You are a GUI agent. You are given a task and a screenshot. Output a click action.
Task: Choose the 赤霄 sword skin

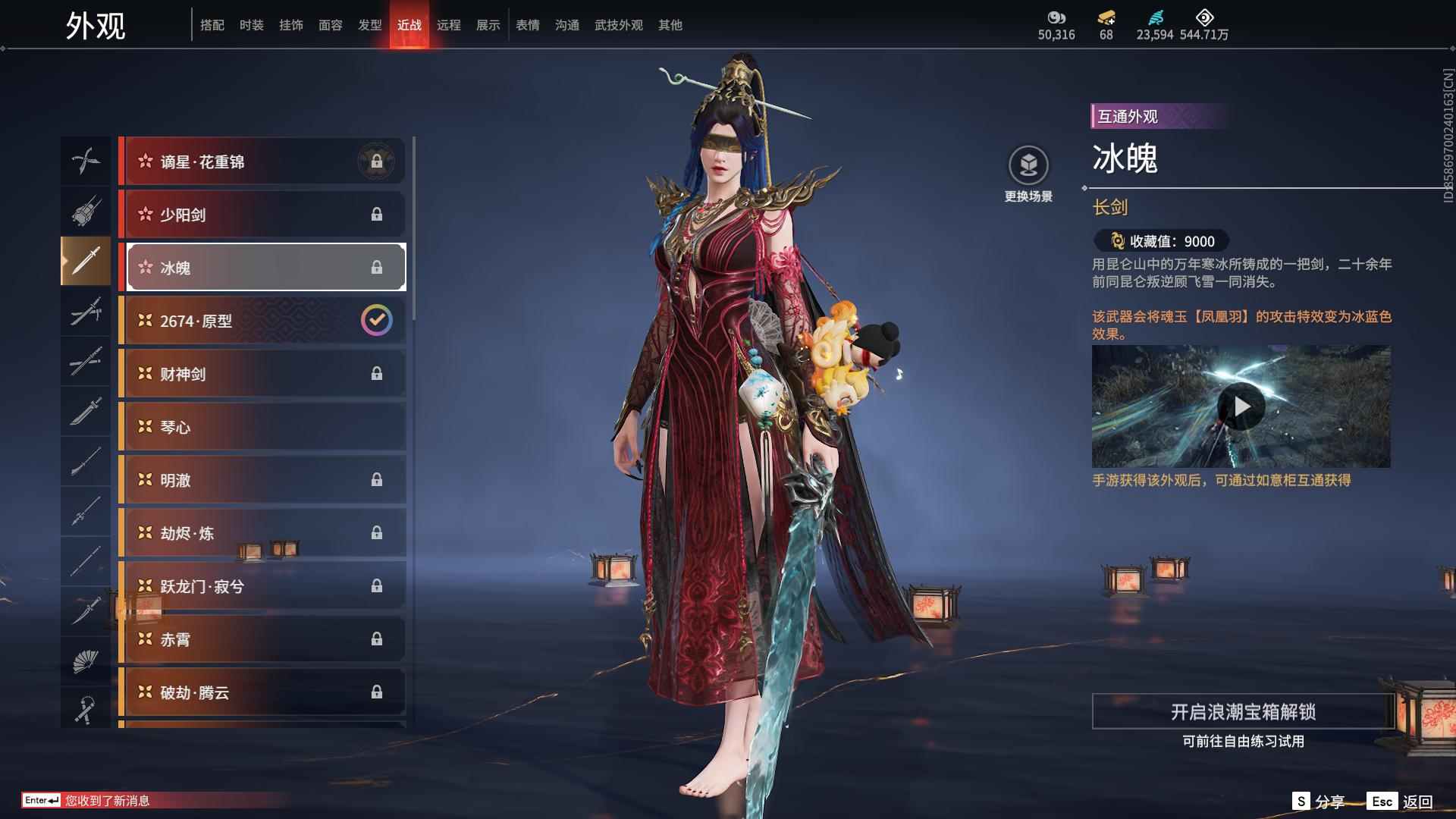[x=262, y=639]
